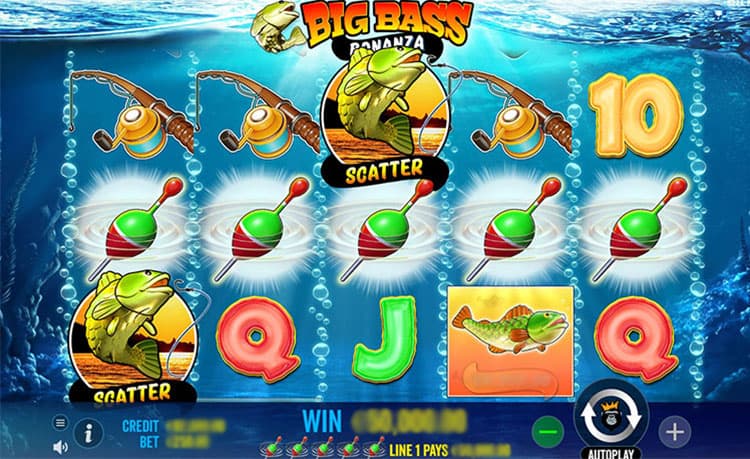The width and height of the screenshot is (750, 459).
Task: Show the game info paytable
Action: pos(88,432)
